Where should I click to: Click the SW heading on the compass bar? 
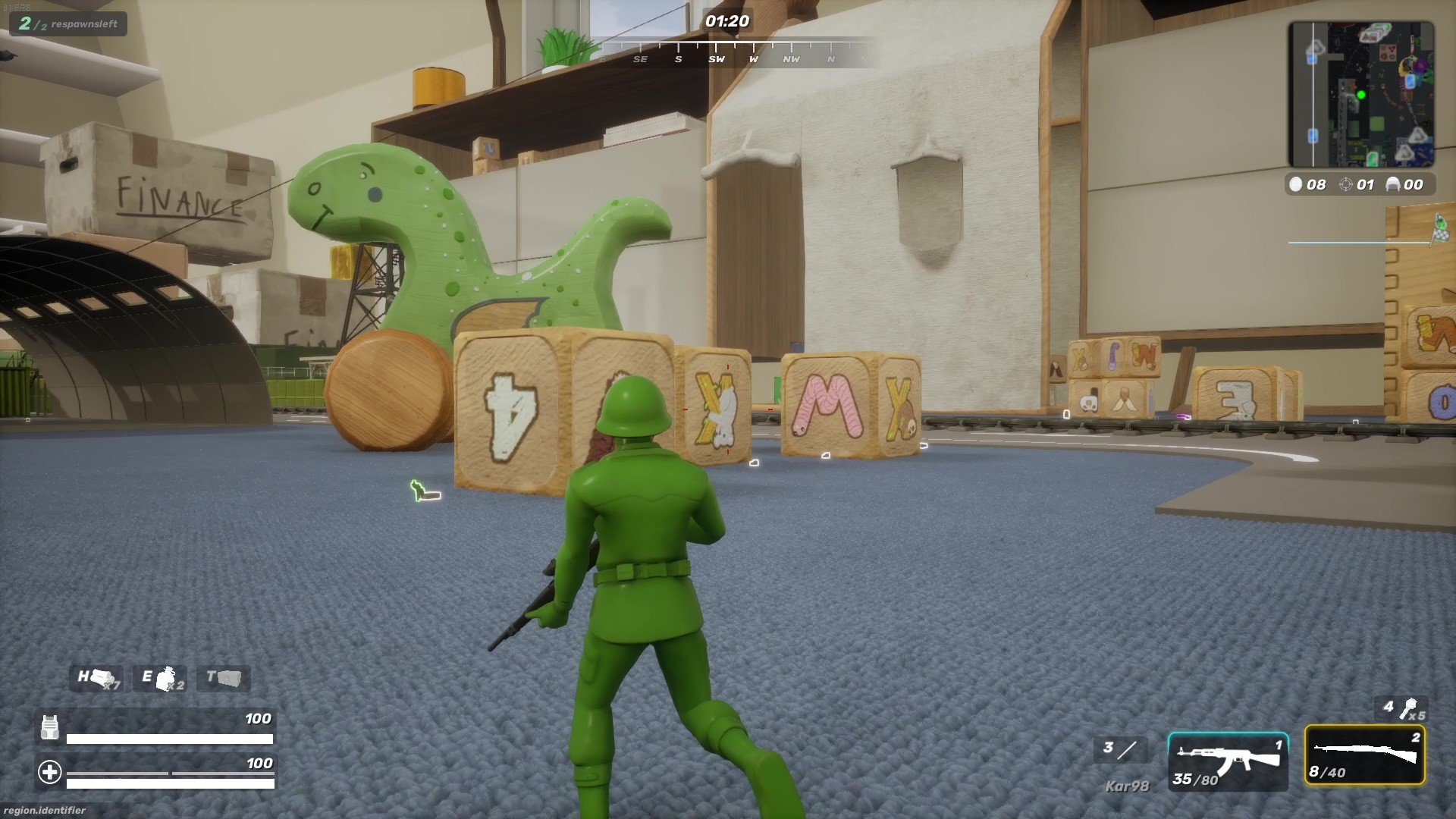click(x=717, y=58)
